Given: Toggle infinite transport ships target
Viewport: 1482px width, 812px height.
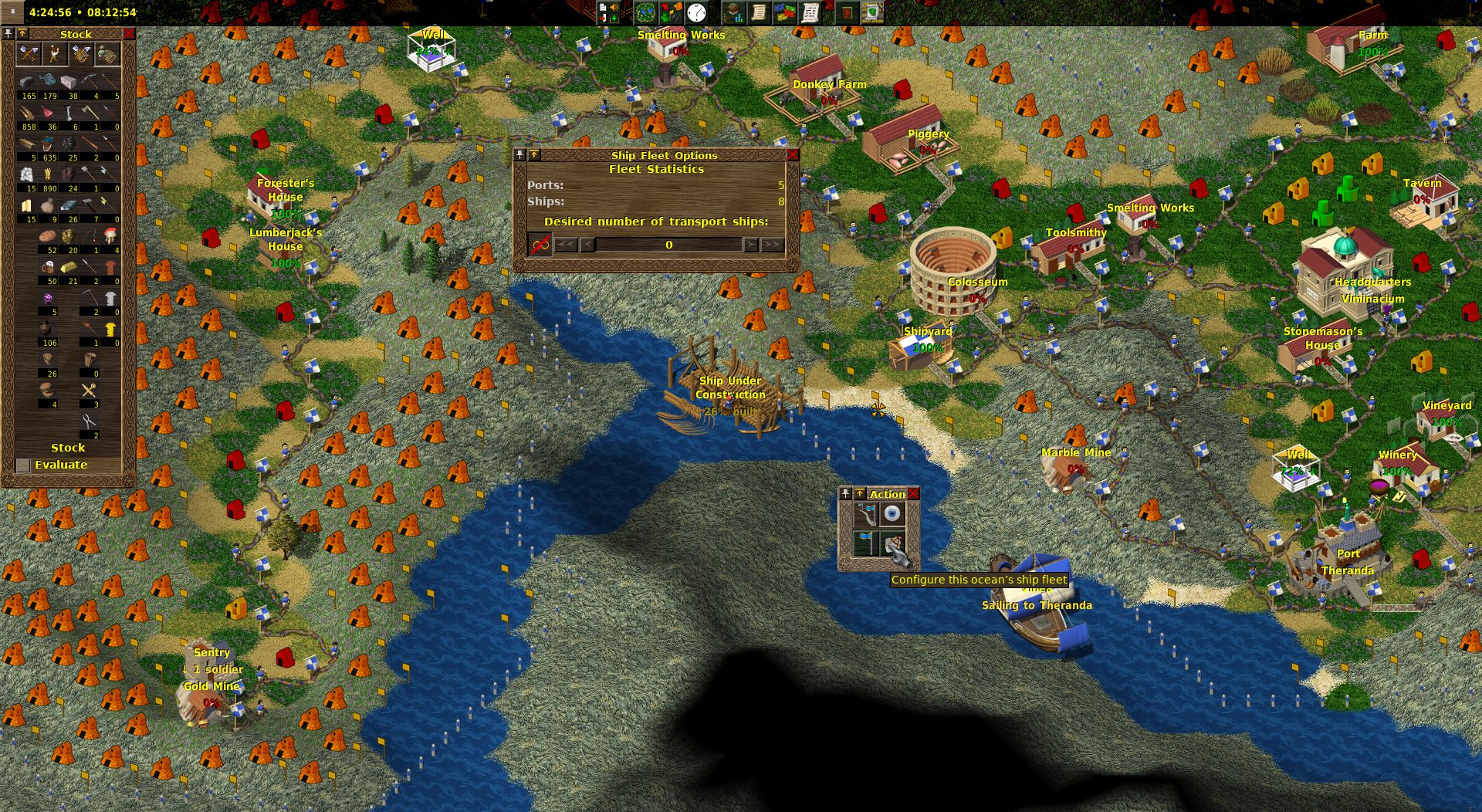Looking at the screenshot, I should pyautogui.click(x=540, y=245).
